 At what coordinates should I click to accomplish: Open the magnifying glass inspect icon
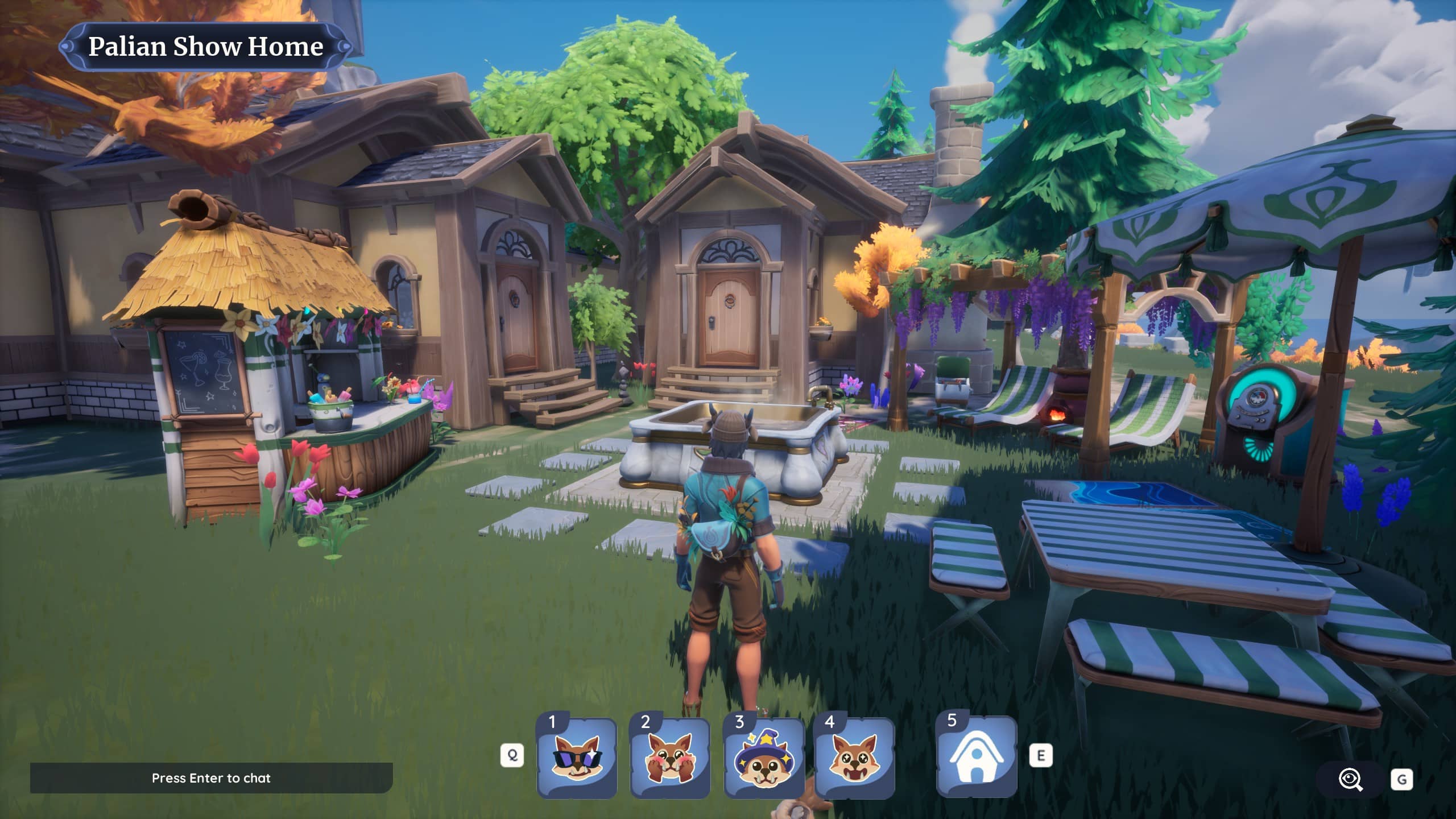1350,780
